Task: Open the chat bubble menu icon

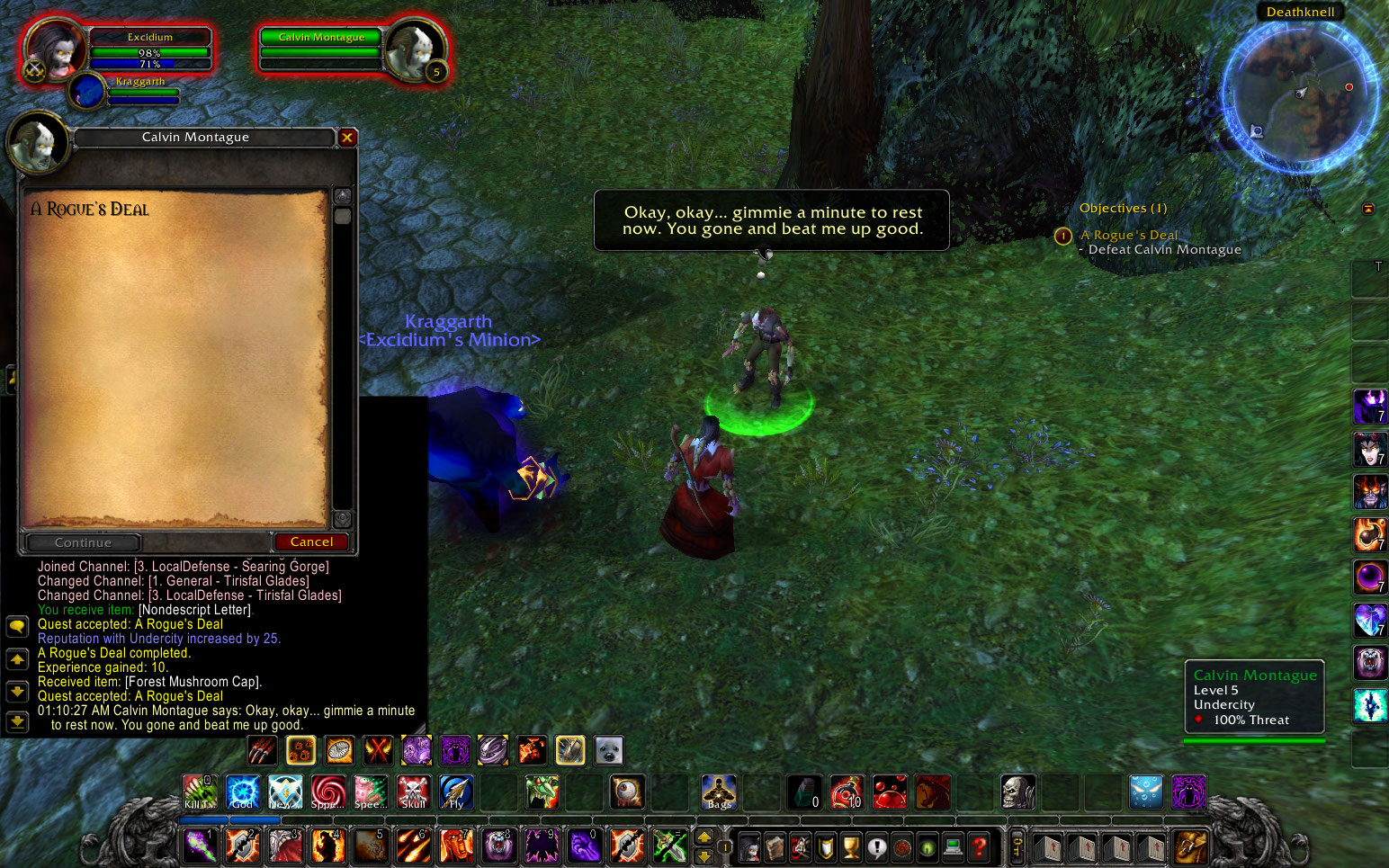Action: [x=18, y=627]
